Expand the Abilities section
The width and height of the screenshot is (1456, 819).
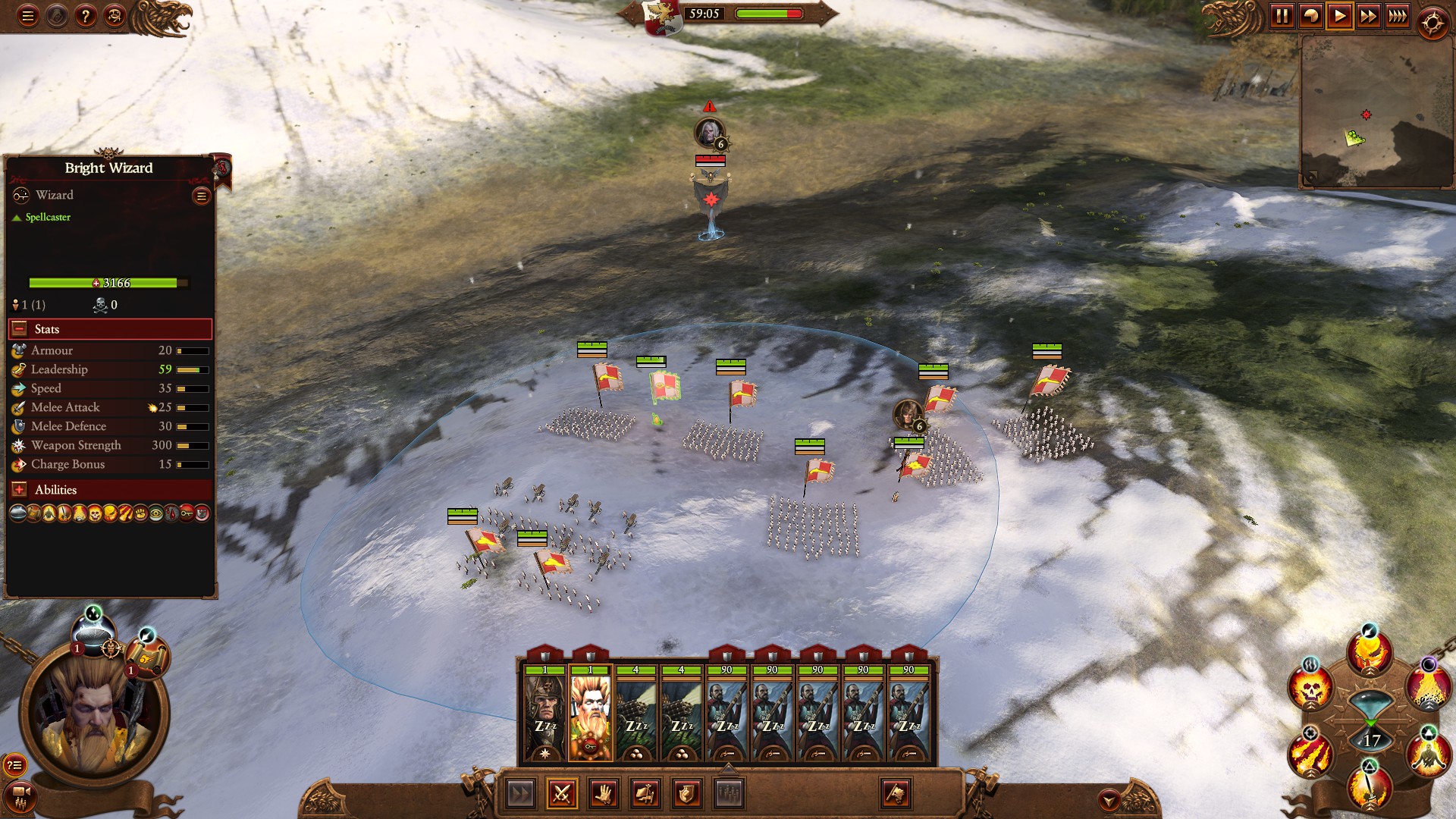(20, 490)
